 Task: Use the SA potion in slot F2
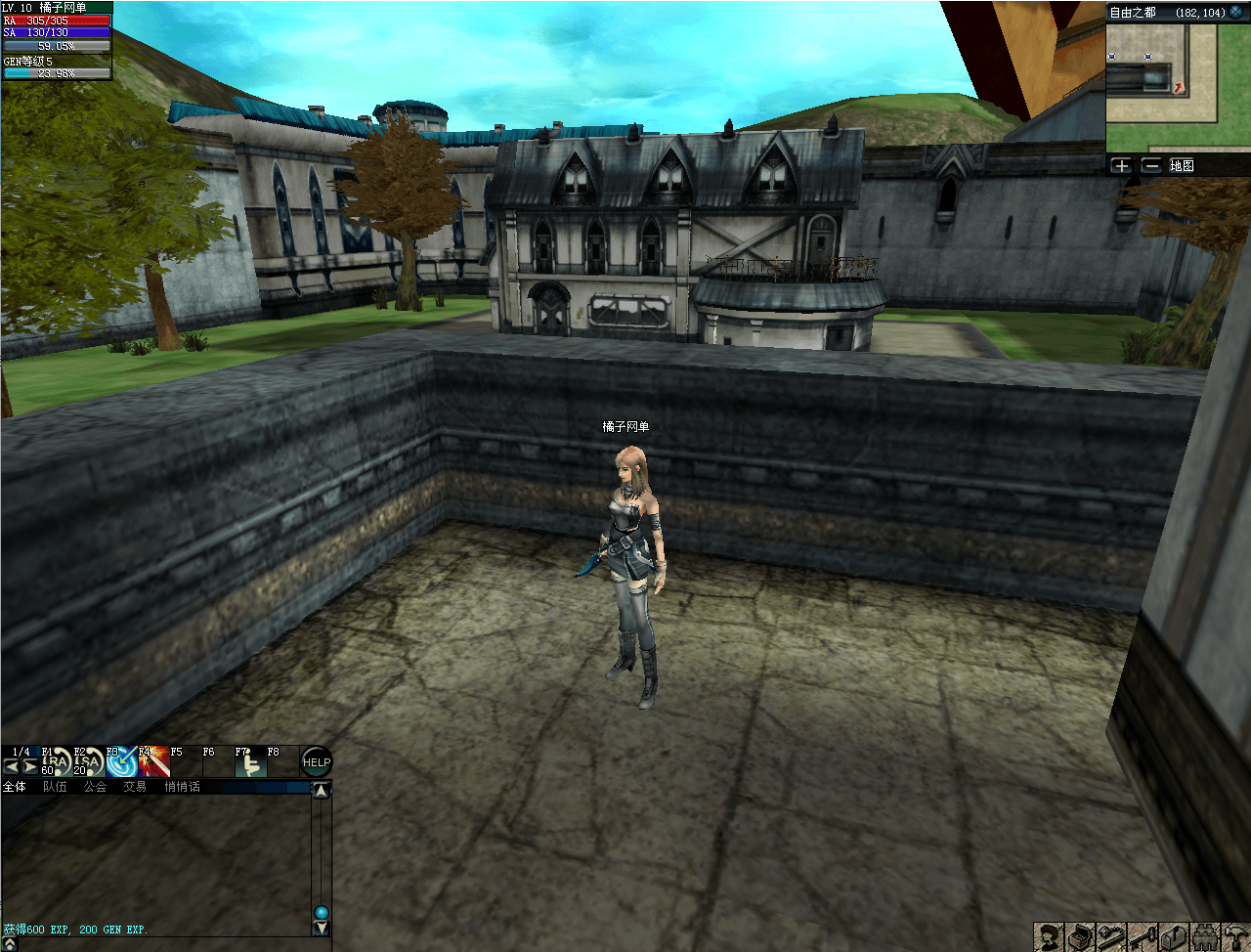pos(88,763)
